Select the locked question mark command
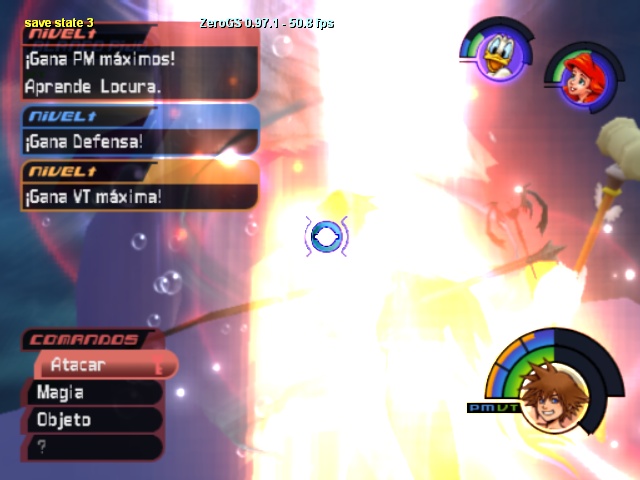This screenshot has width=640, height=480. point(90,447)
